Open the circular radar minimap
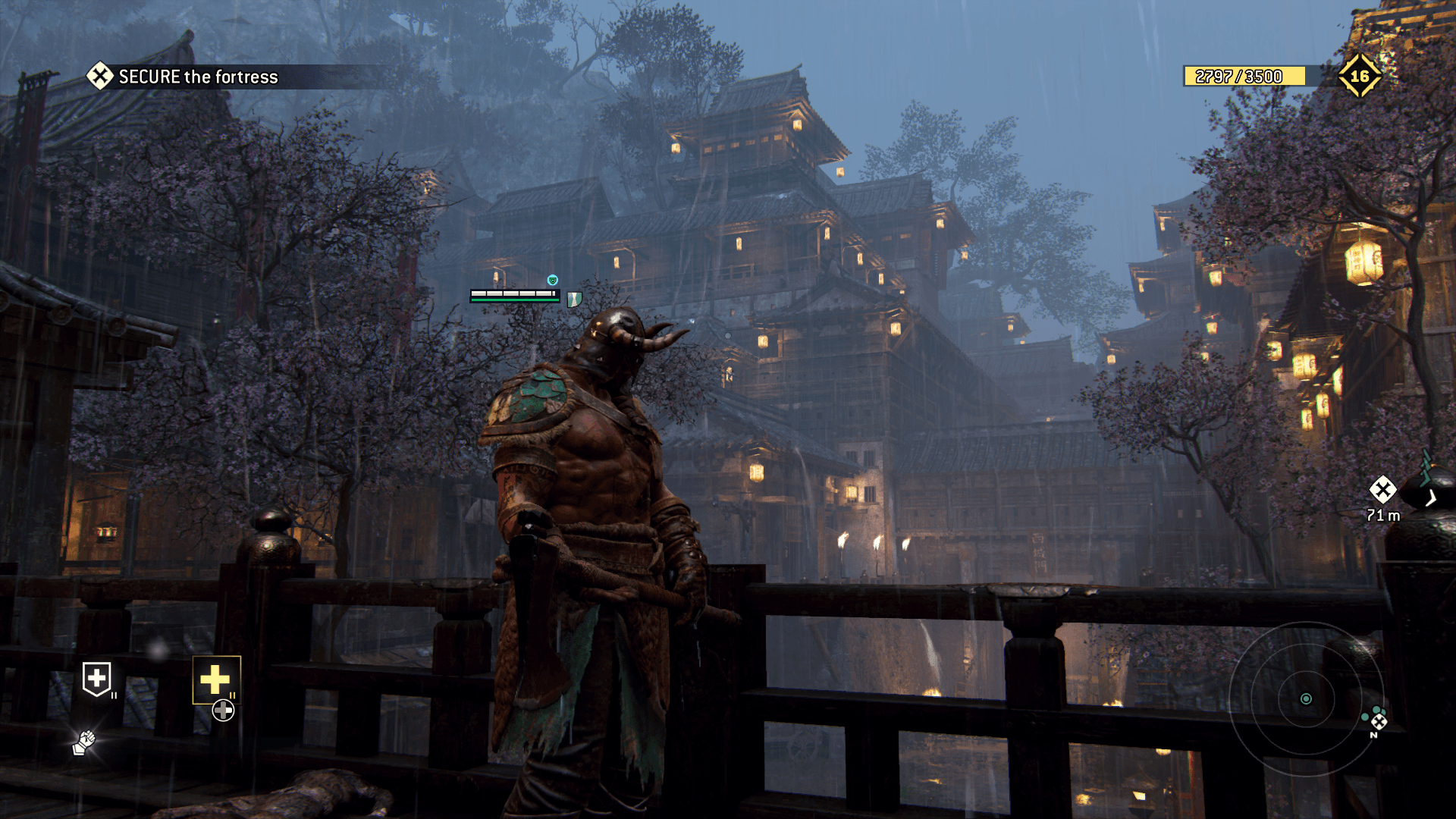 coord(1305,698)
